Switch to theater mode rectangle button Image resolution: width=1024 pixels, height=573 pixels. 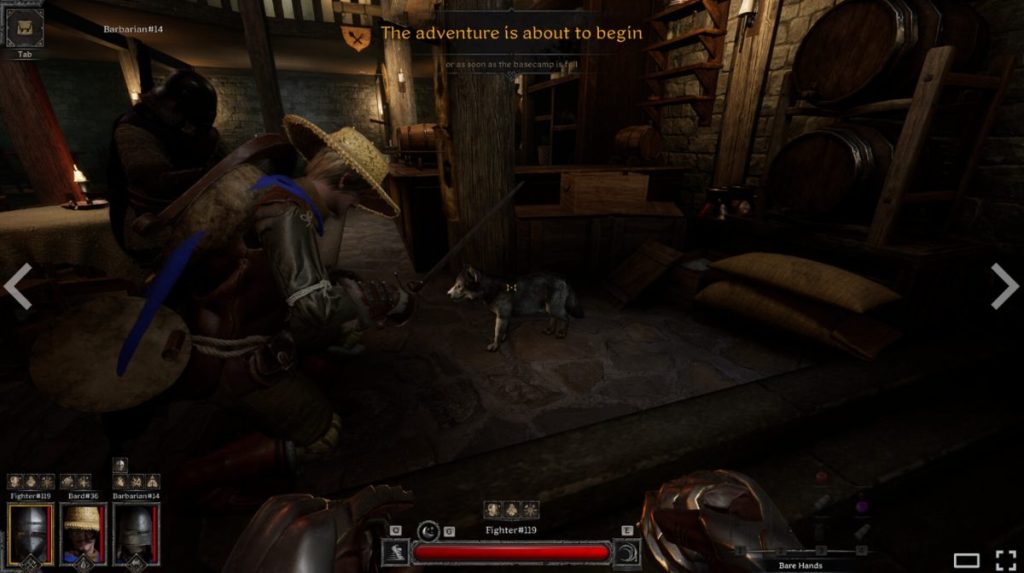tap(966, 560)
